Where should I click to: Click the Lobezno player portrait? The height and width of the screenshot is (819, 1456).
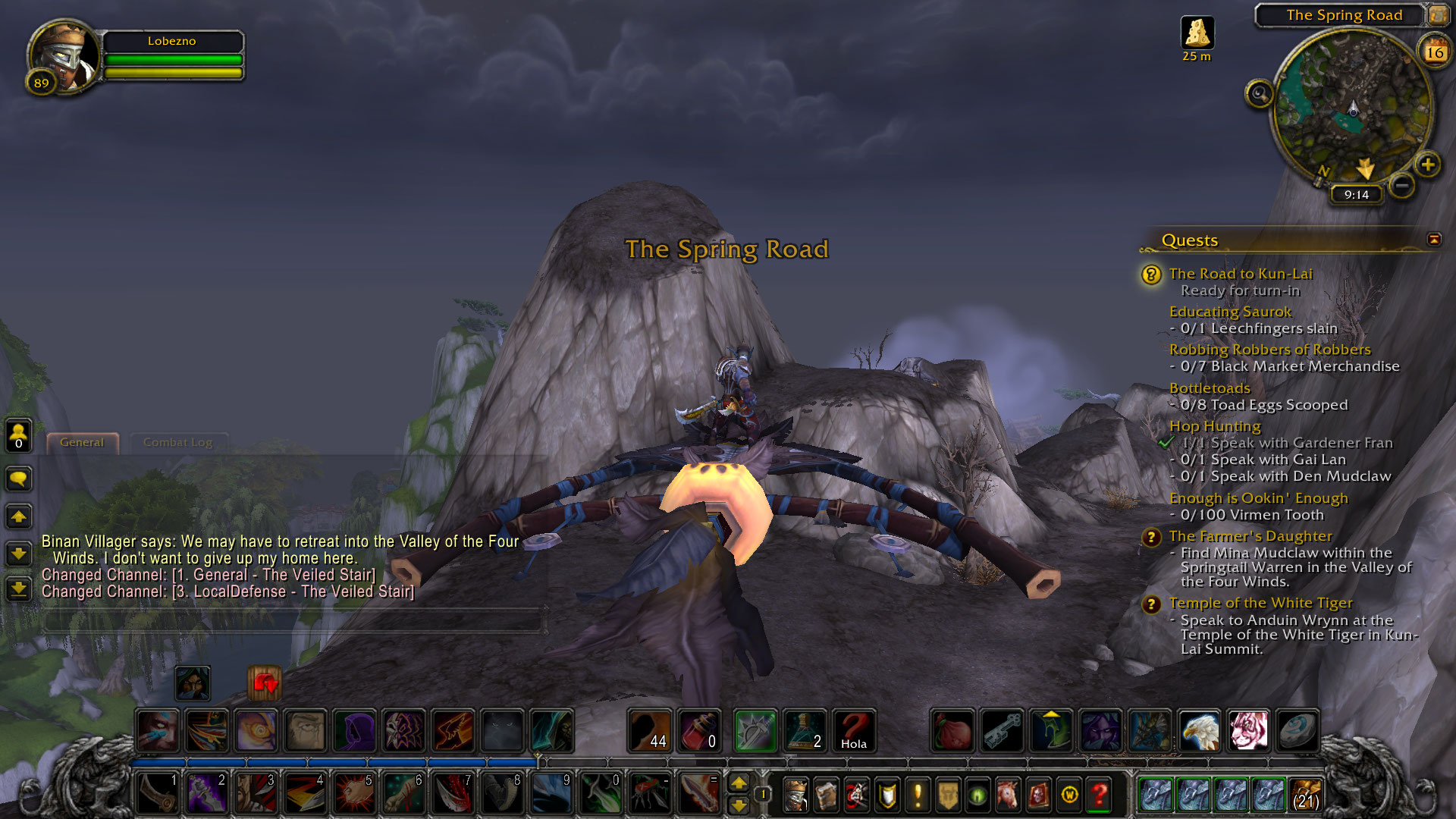coord(63,57)
